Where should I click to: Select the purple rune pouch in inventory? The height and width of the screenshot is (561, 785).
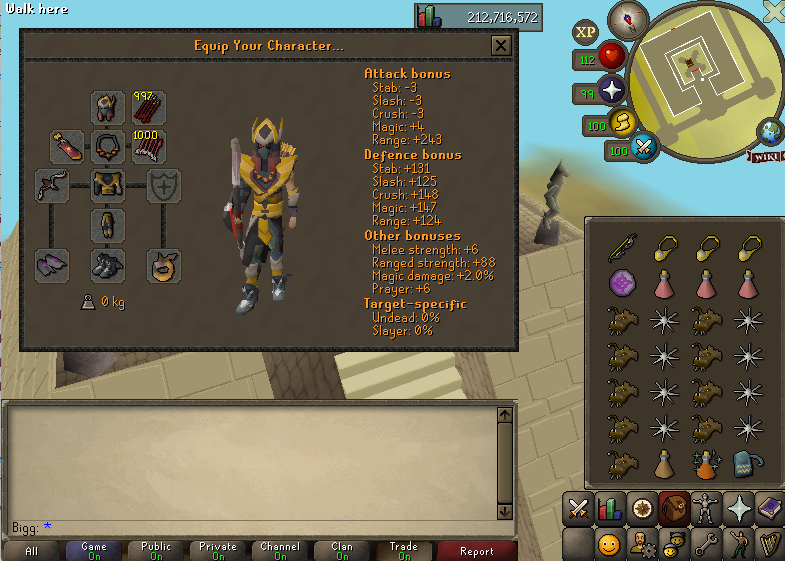pyautogui.click(x=623, y=284)
